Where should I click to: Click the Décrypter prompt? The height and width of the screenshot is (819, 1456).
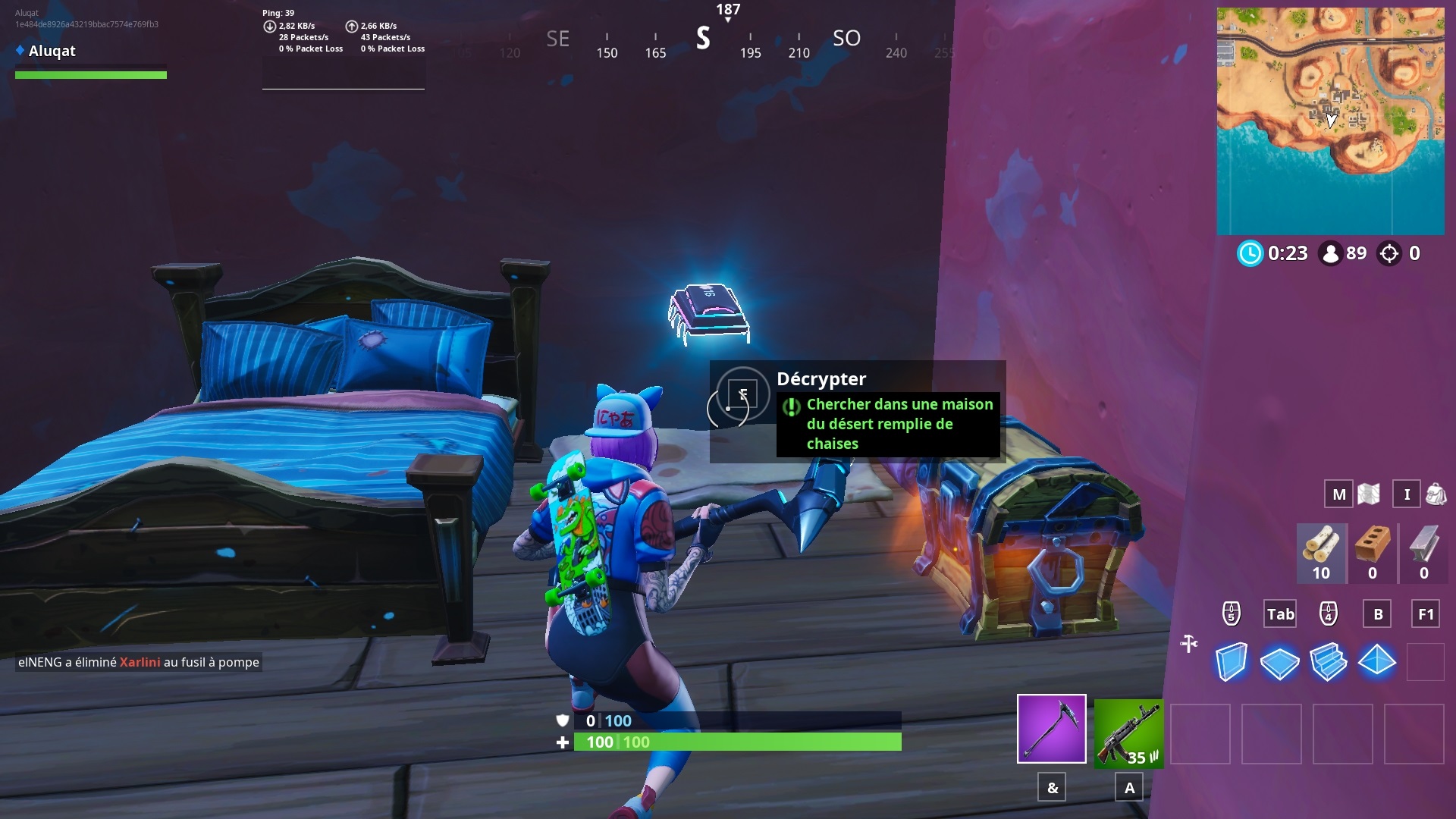point(821,378)
